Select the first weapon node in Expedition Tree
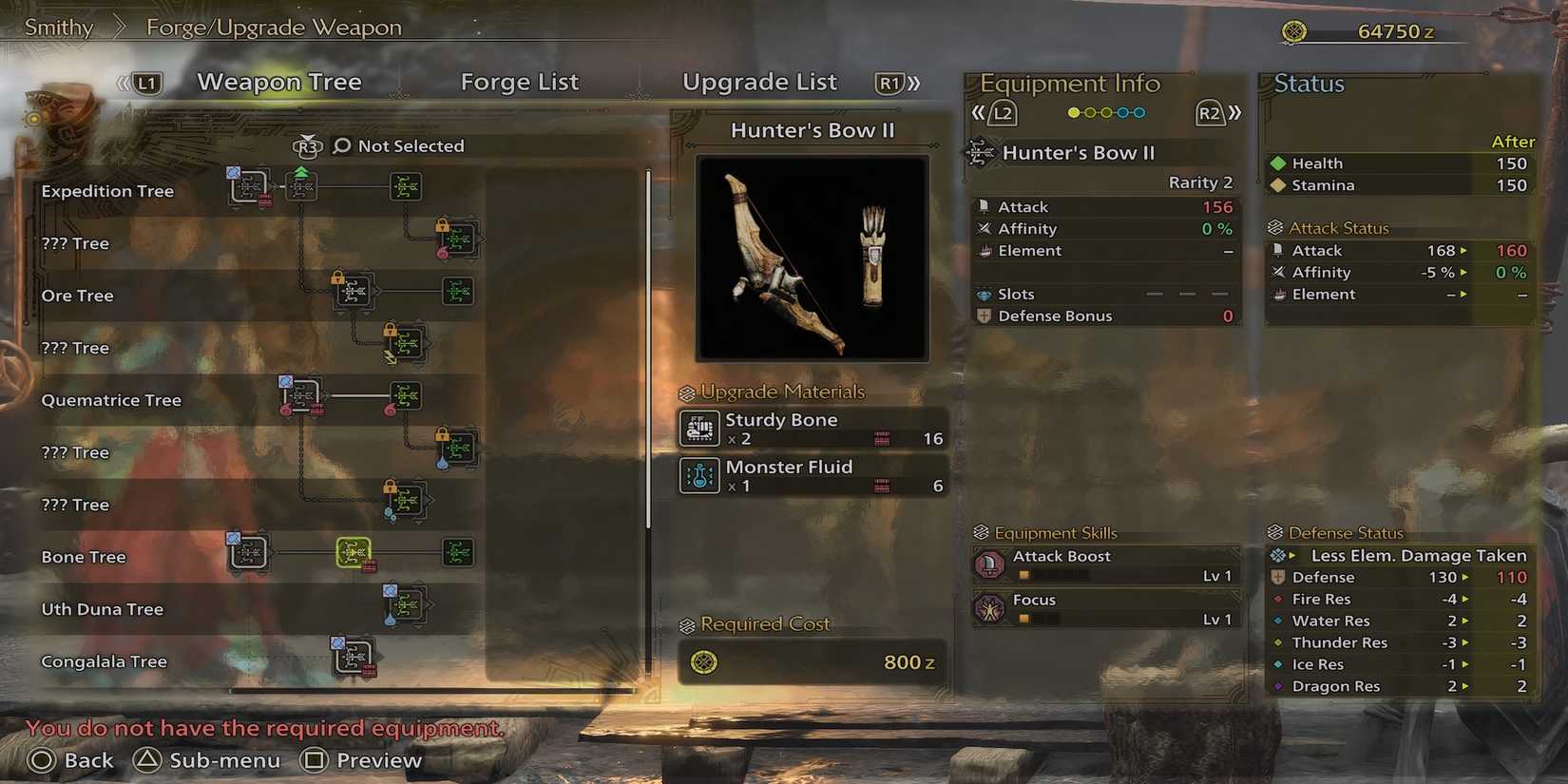The height and width of the screenshot is (784, 1568). coord(249,186)
